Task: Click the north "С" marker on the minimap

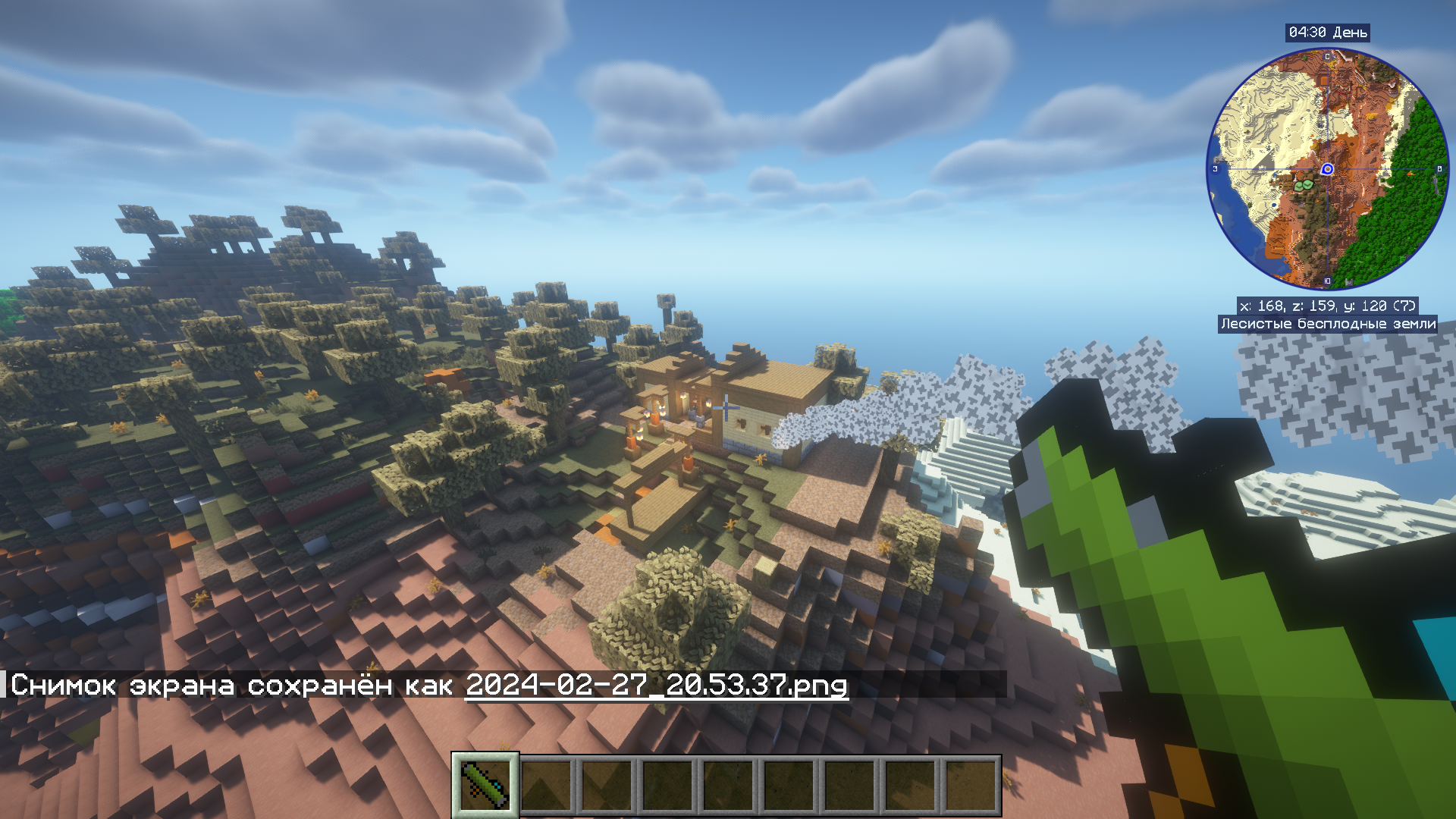Action: click(x=1328, y=58)
